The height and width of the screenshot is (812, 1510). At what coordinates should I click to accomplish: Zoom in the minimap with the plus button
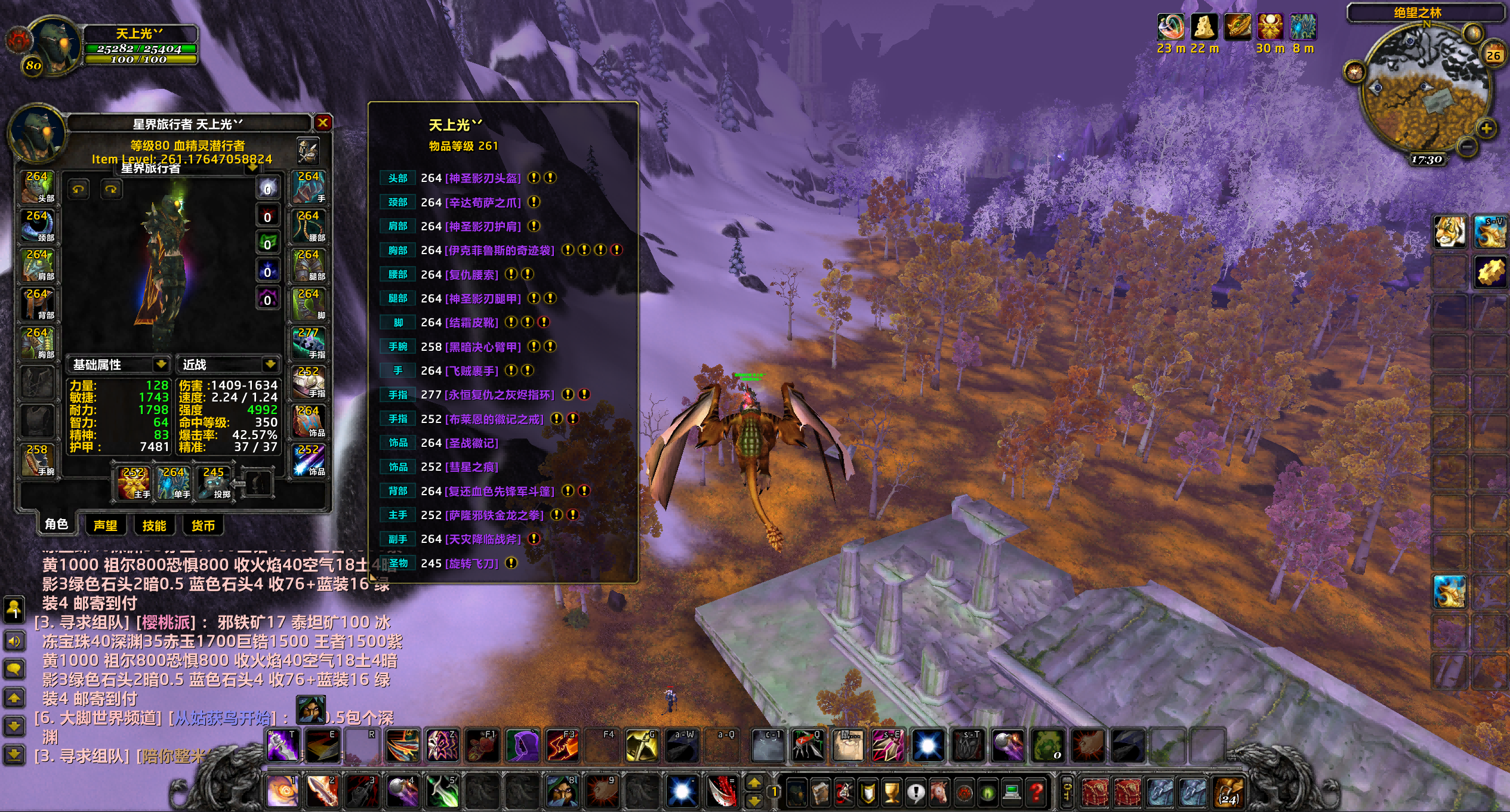click(1486, 128)
